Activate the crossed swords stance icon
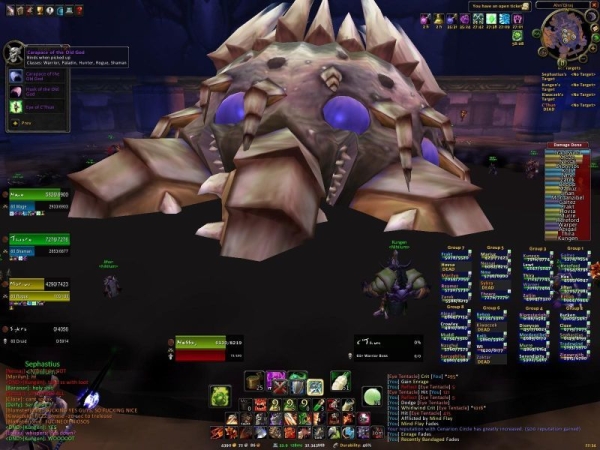This screenshot has height=450, width=600. pyautogui.click(x=281, y=386)
